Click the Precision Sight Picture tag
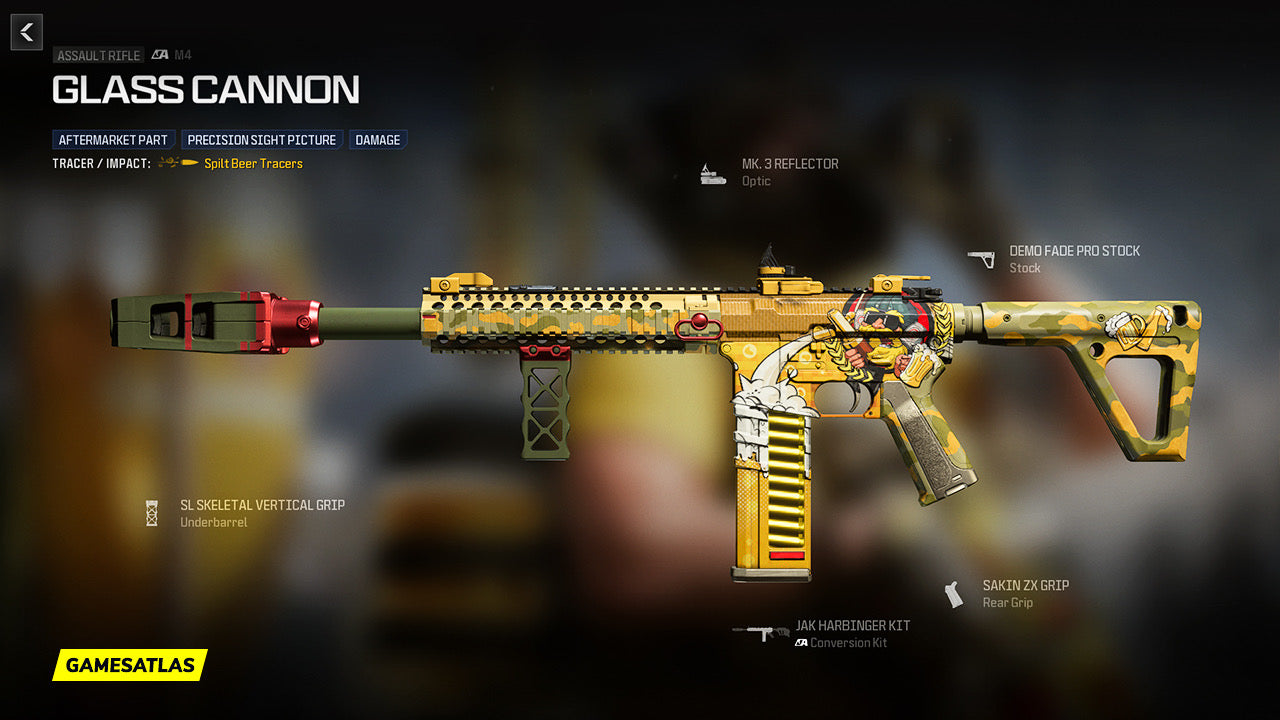1280x720 pixels. pos(262,140)
